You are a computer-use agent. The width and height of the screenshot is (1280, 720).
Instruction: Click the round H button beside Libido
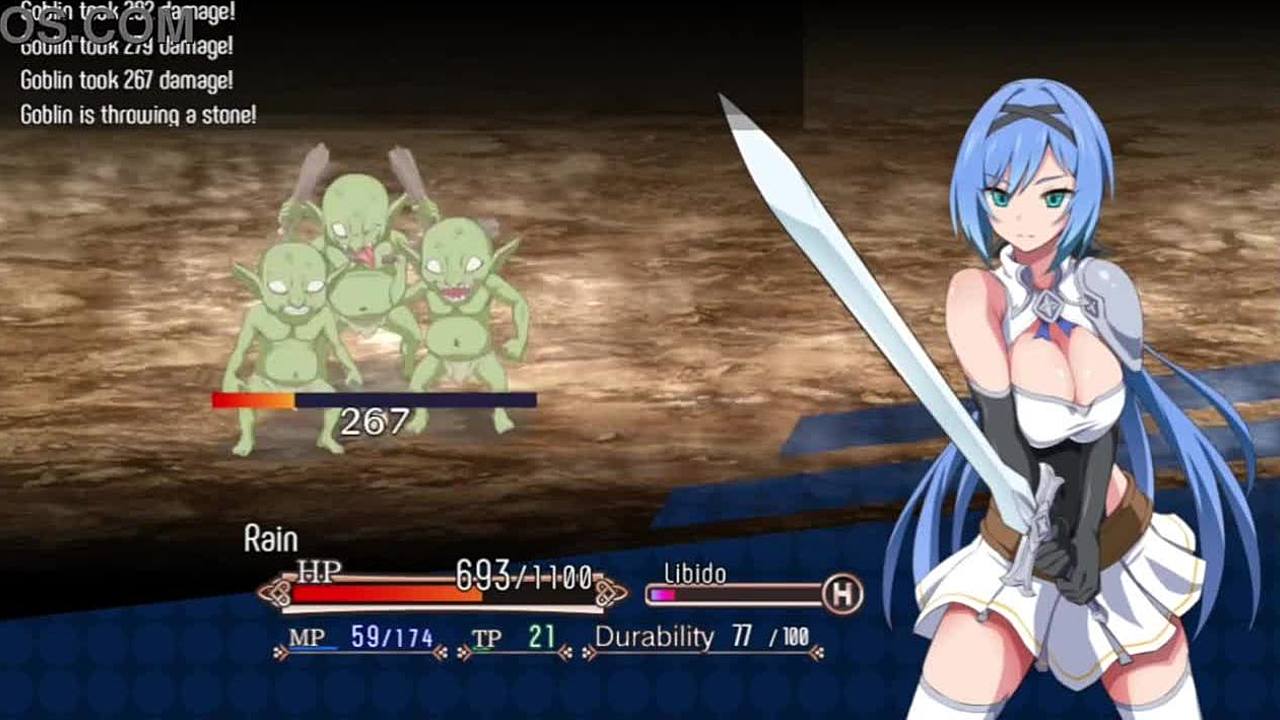(x=843, y=595)
